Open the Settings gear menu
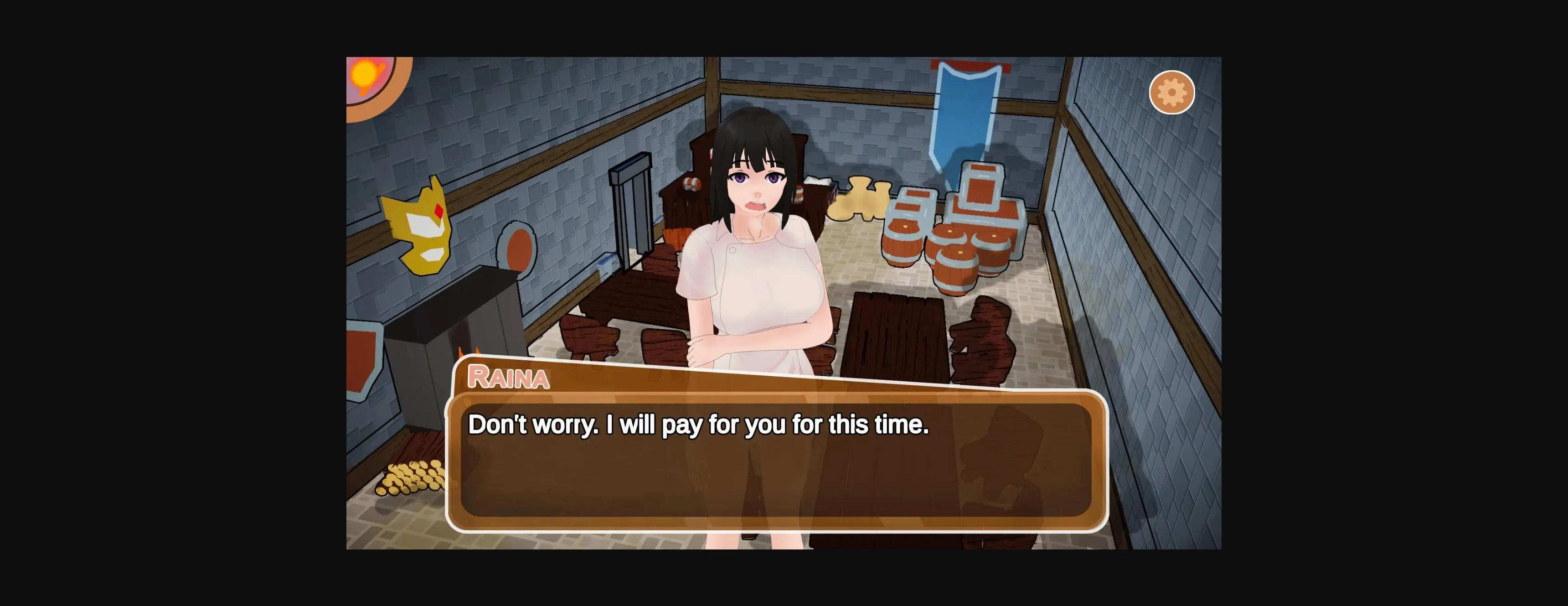This screenshot has width=1568, height=606. coord(1172,92)
